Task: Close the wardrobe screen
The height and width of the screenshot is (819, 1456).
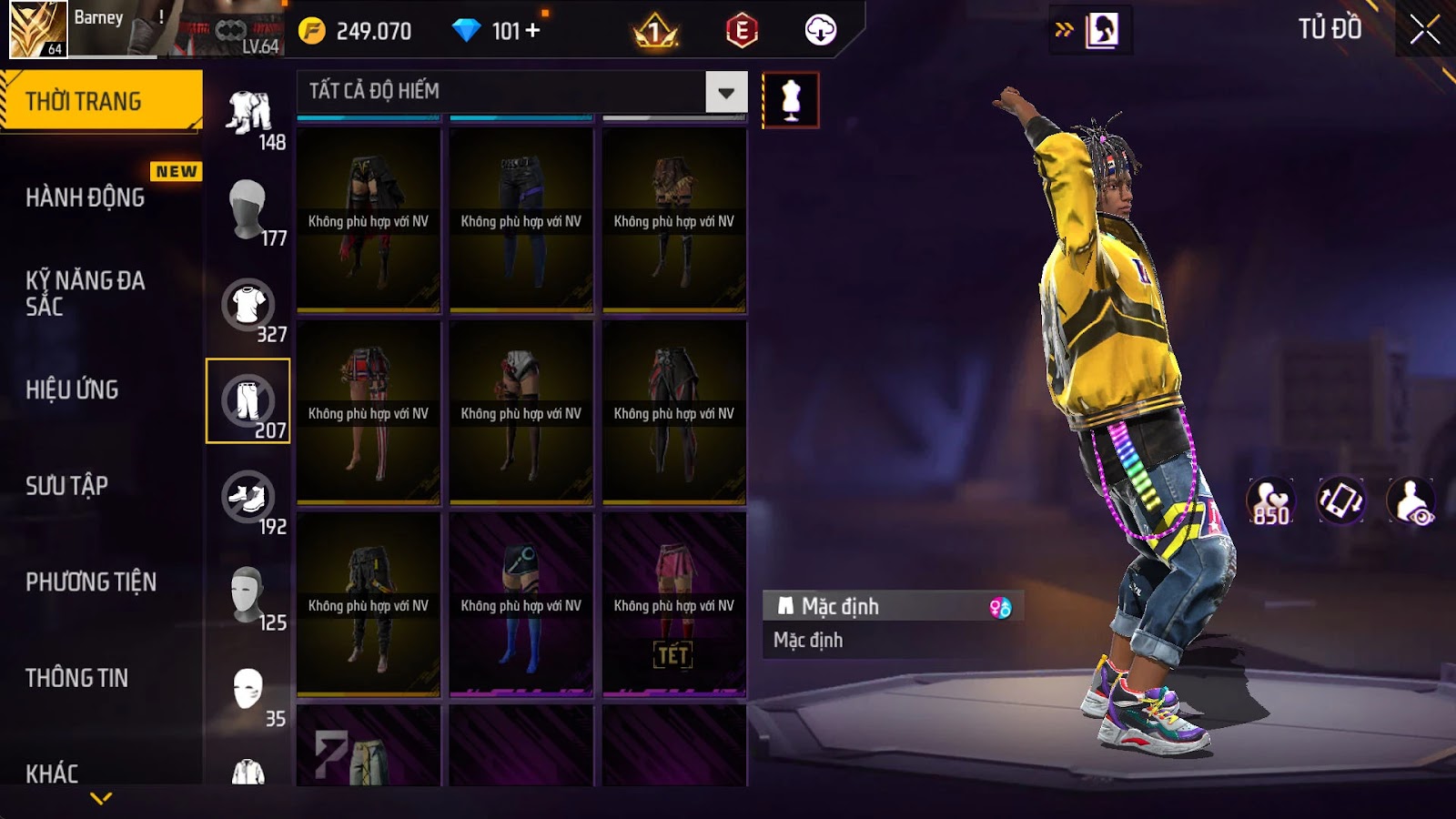Action: (1424, 30)
